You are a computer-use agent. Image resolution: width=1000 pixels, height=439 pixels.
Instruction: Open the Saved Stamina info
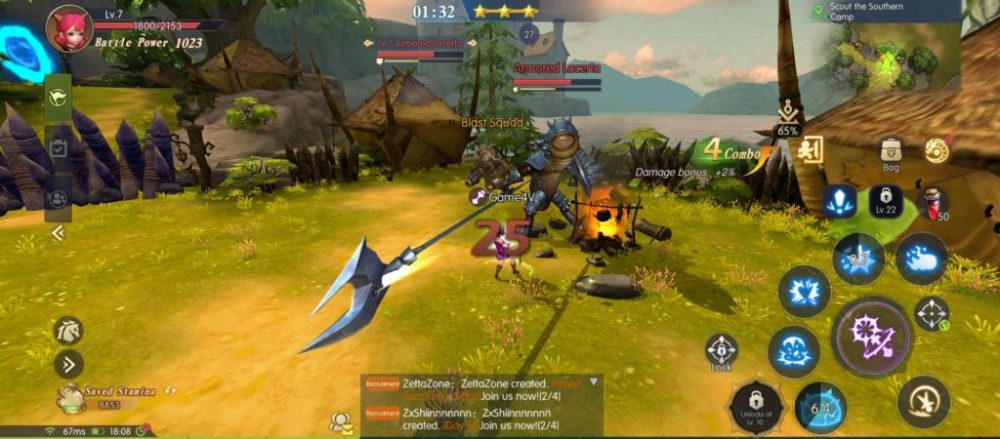[x=70, y=398]
